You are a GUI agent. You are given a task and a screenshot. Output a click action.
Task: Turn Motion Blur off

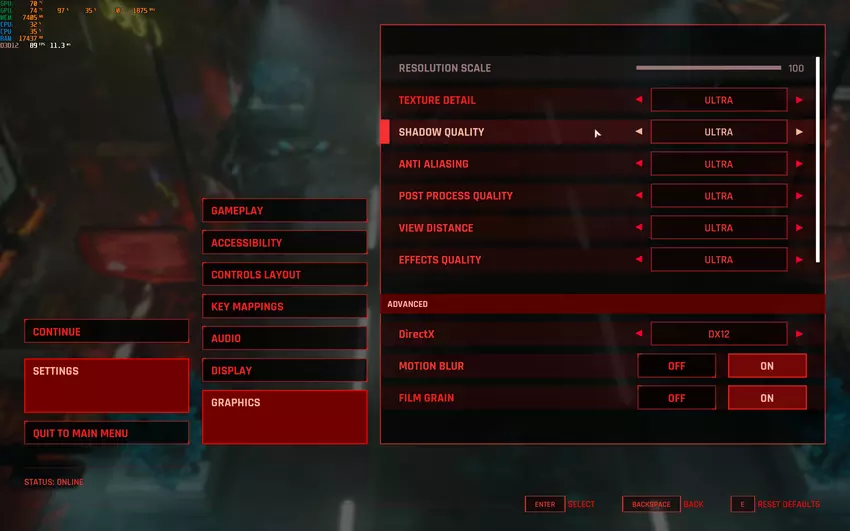(677, 366)
